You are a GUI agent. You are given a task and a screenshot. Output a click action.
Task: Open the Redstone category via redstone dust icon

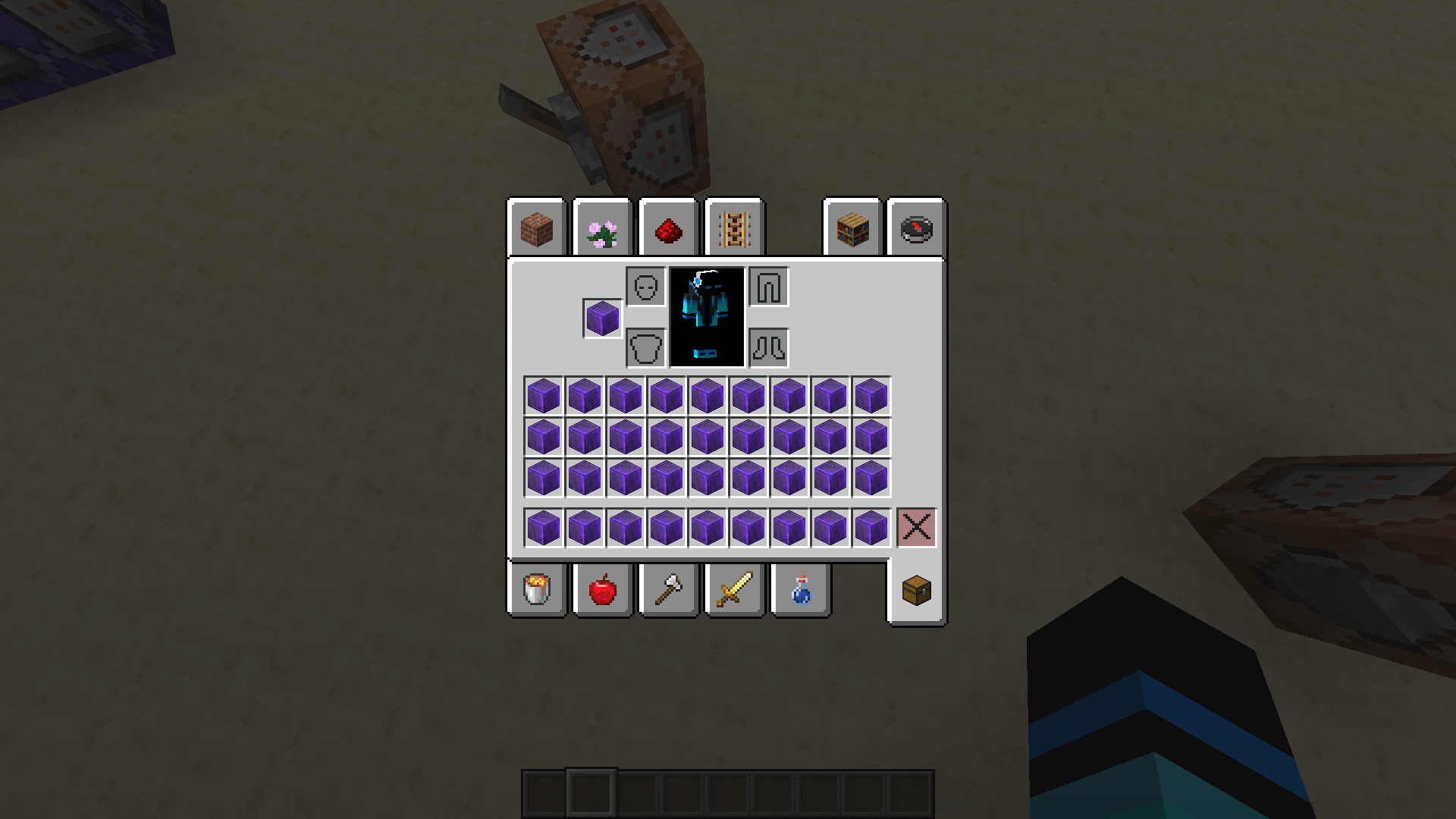(x=668, y=228)
